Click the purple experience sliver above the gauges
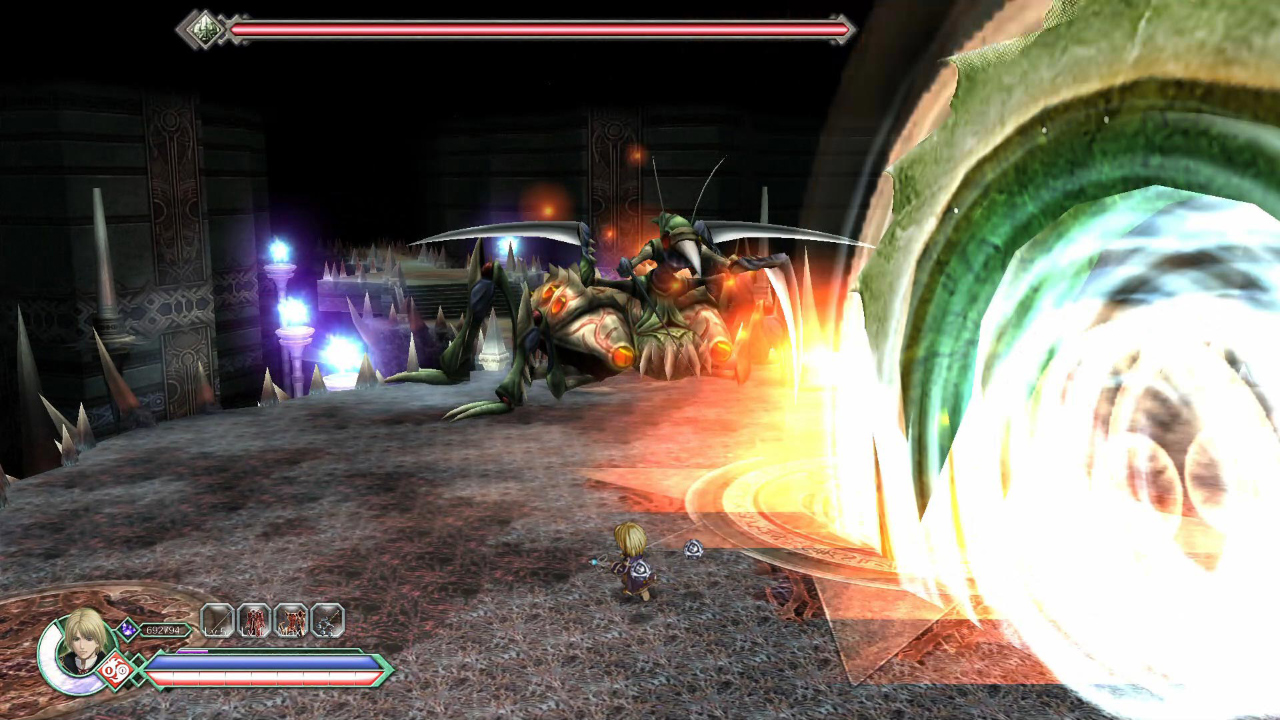Screen dimensions: 1280x720 pyautogui.click(x=193, y=651)
